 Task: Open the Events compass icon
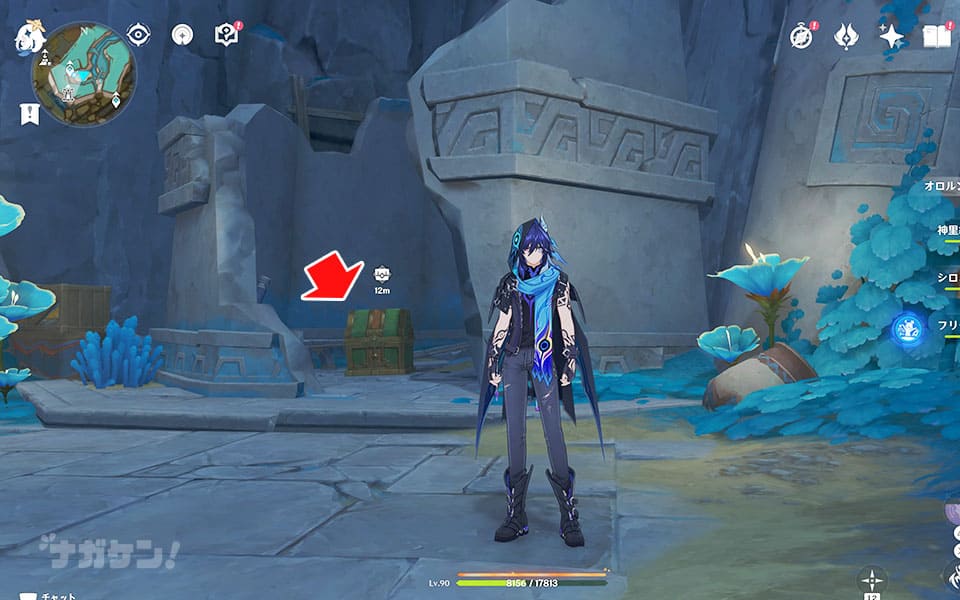coord(801,35)
